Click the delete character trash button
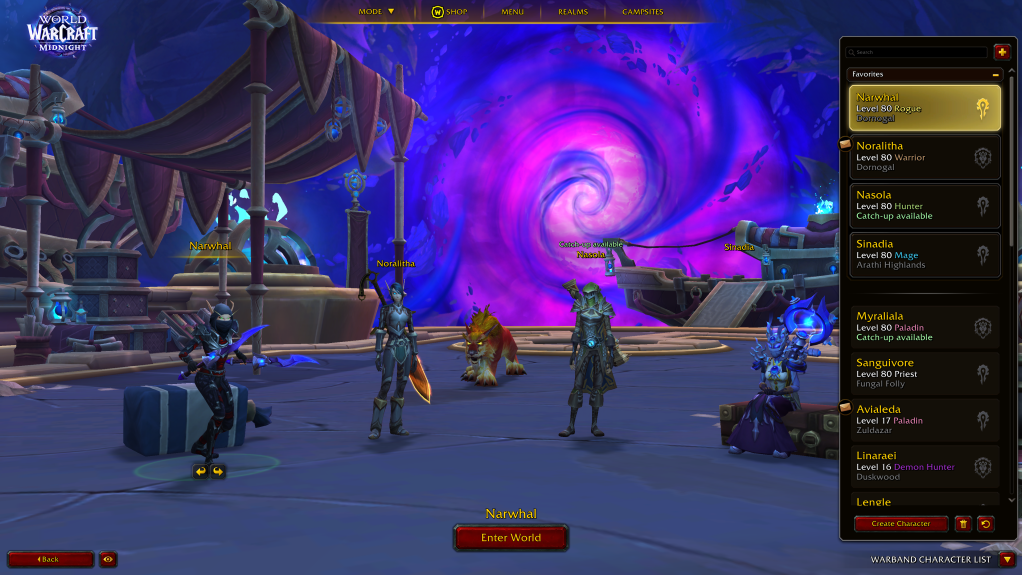 (x=963, y=523)
